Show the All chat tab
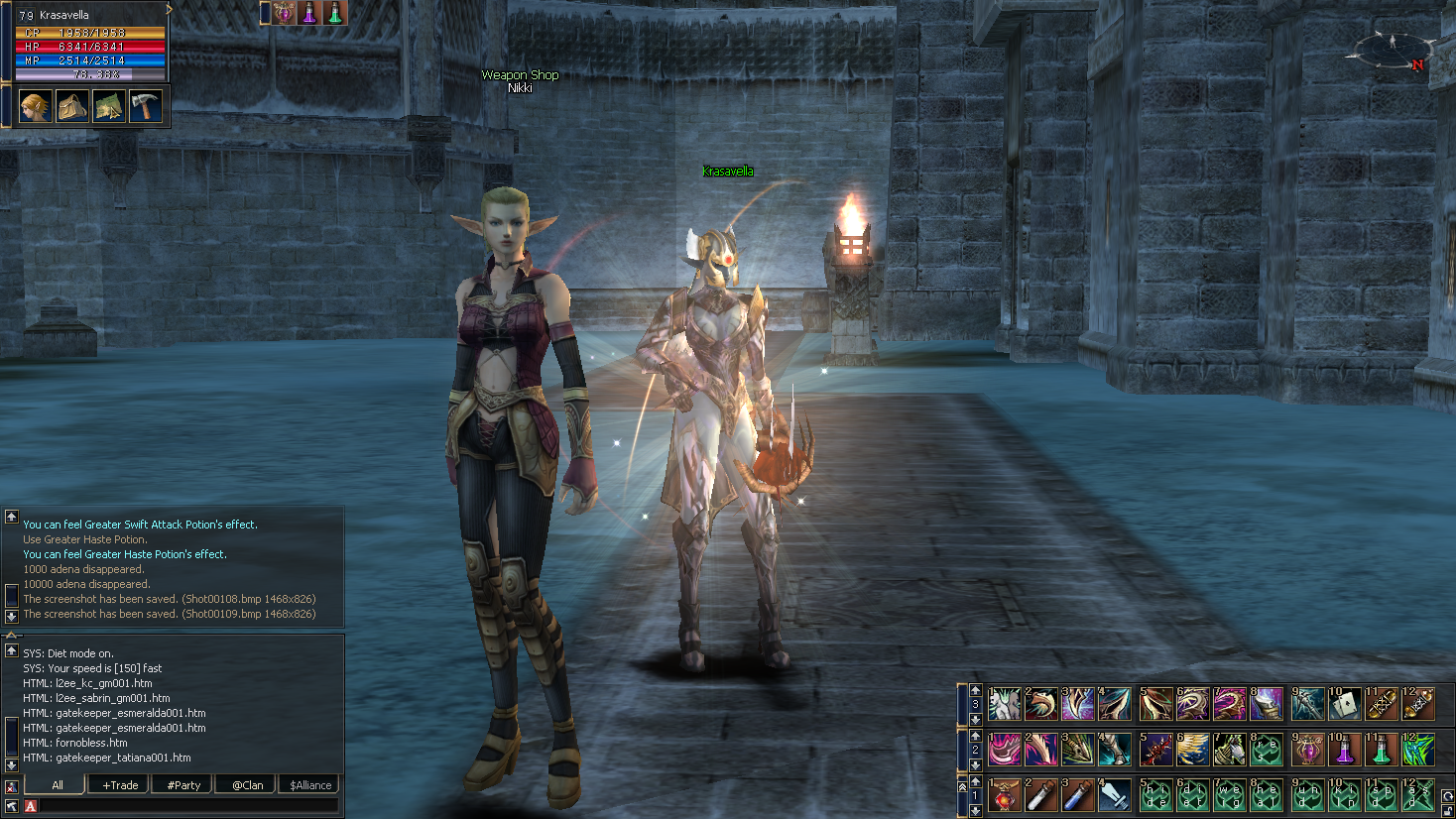 pos(58,785)
